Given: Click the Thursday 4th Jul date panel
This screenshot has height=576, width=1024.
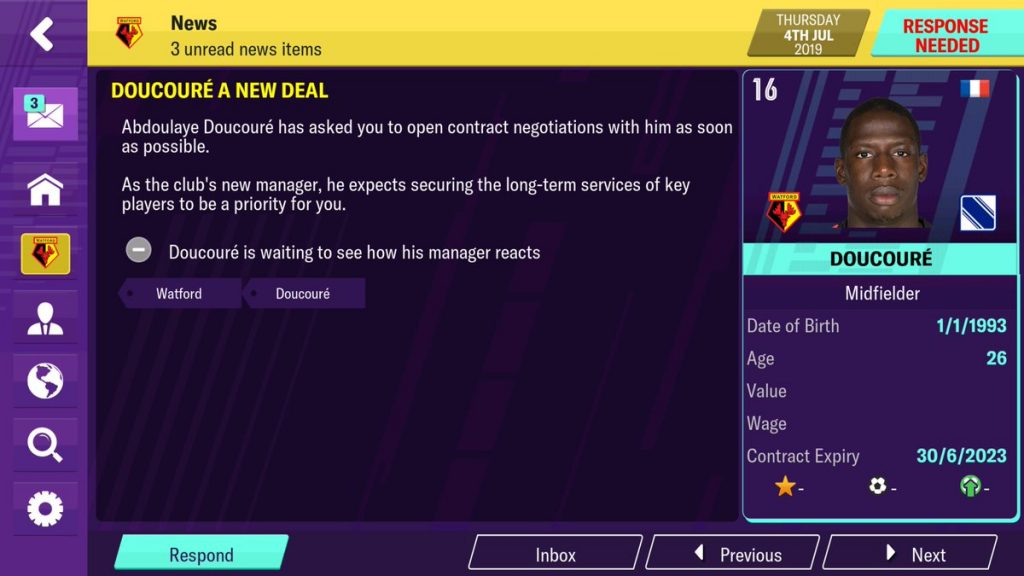Looking at the screenshot, I should [x=808, y=34].
